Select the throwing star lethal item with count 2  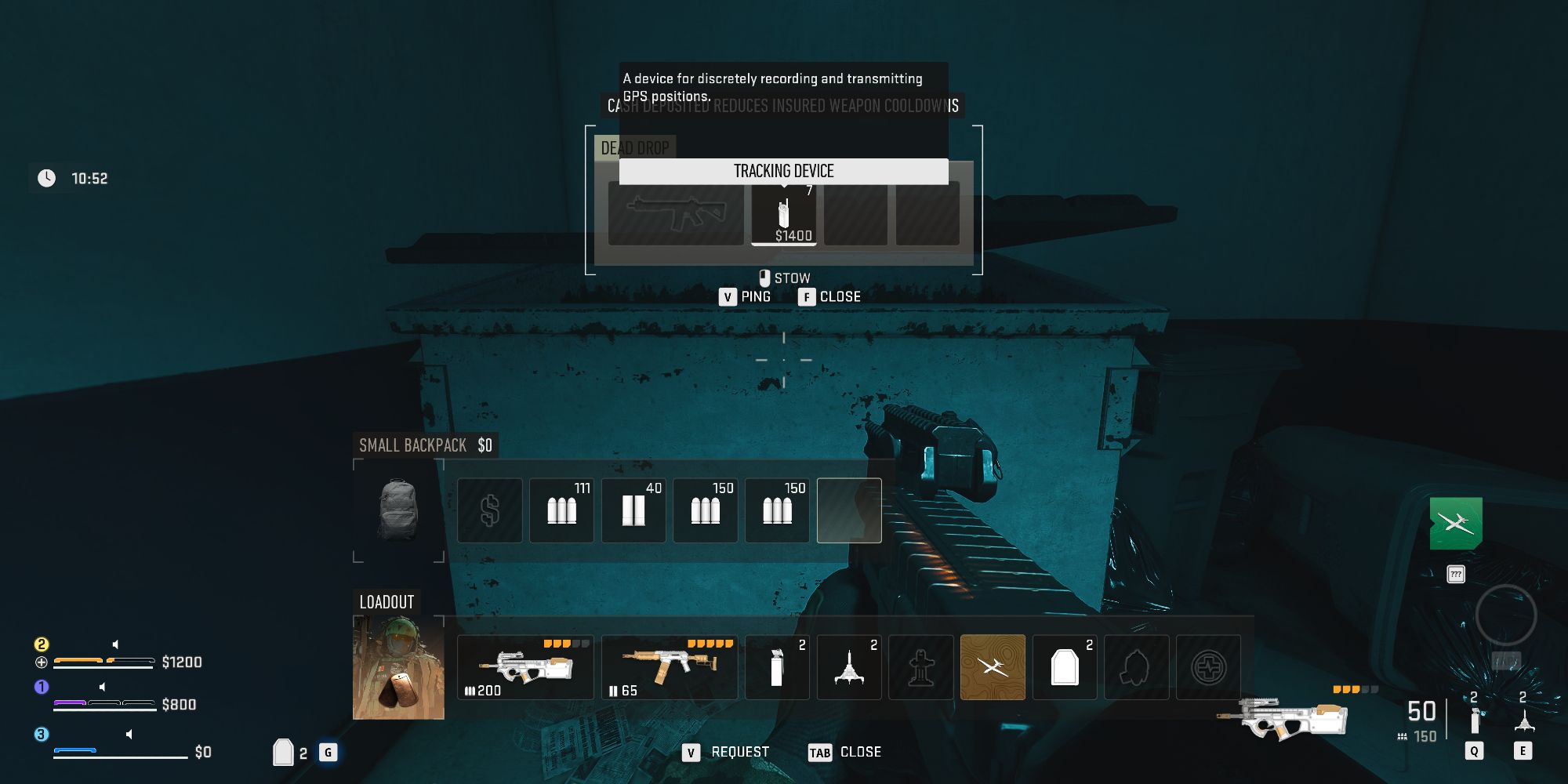point(849,667)
